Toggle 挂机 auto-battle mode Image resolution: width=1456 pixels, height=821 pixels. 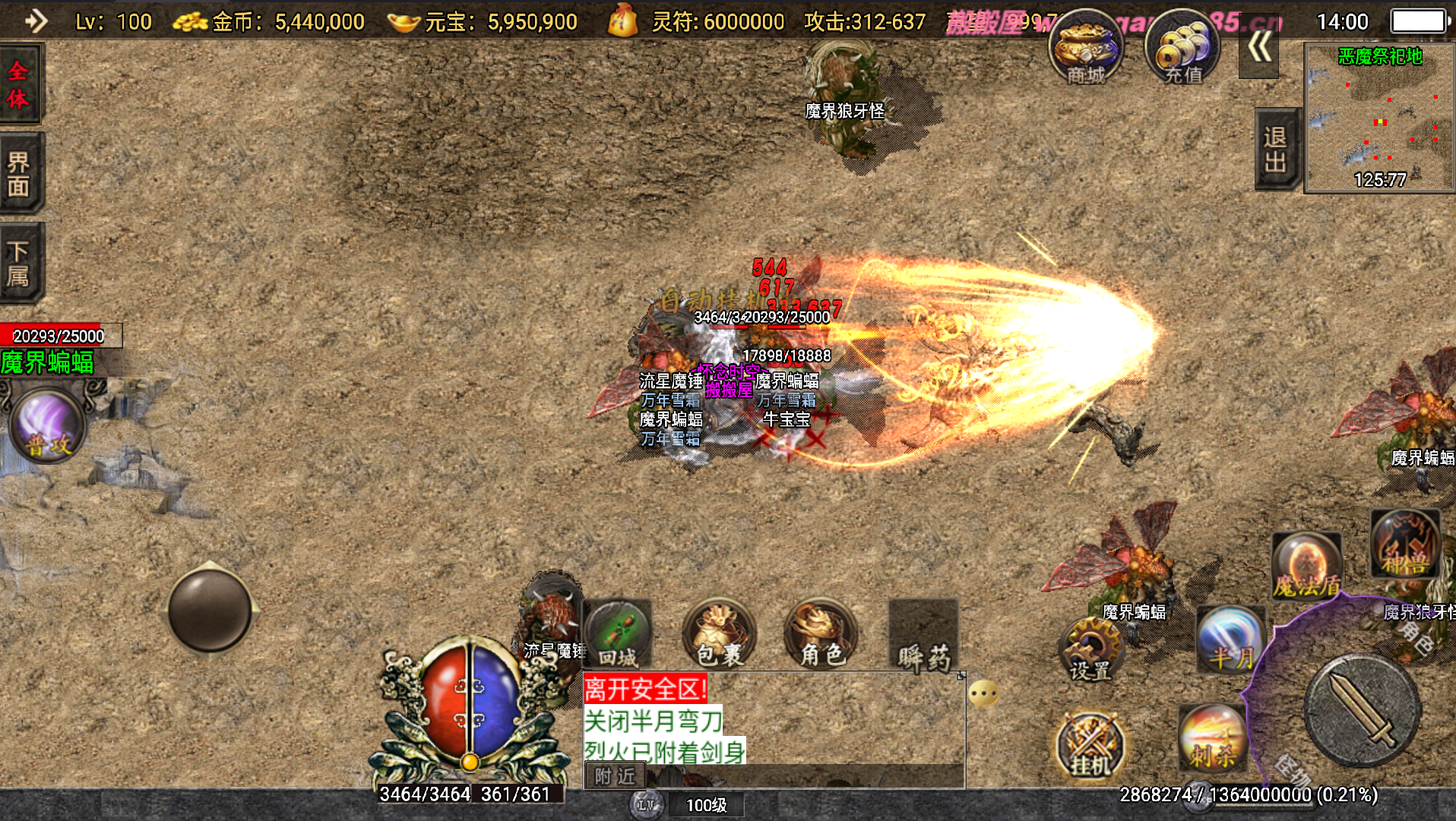(1090, 745)
